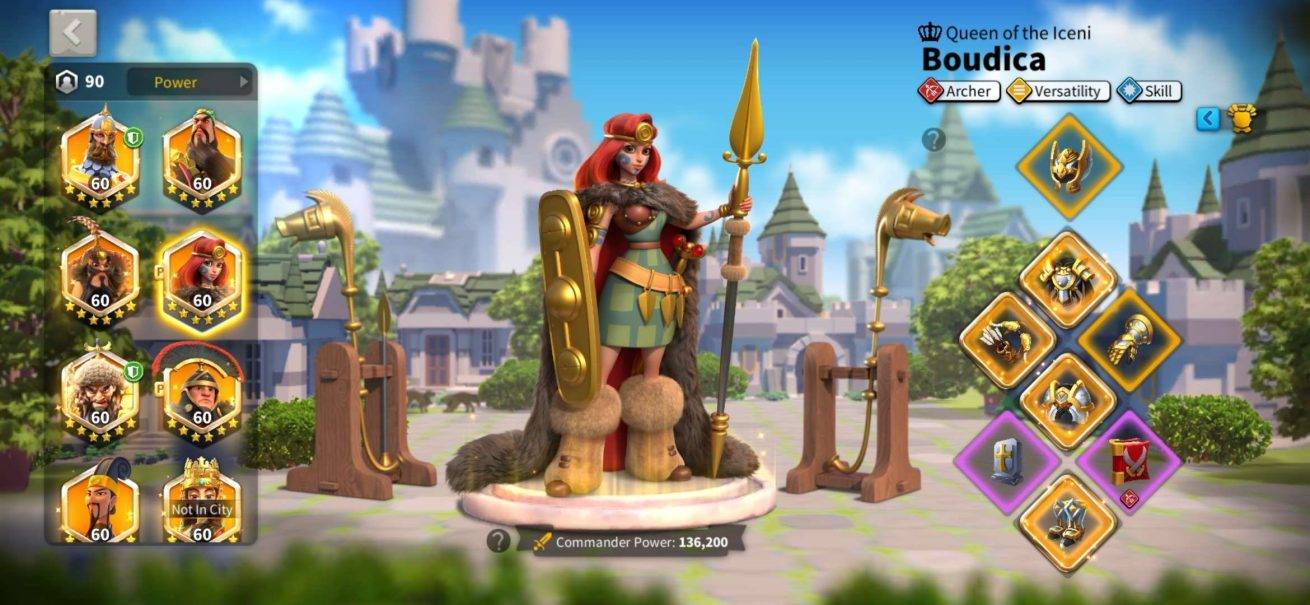
Task: Show the Archer talent tag
Action: pyautogui.click(x=959, y=91)
